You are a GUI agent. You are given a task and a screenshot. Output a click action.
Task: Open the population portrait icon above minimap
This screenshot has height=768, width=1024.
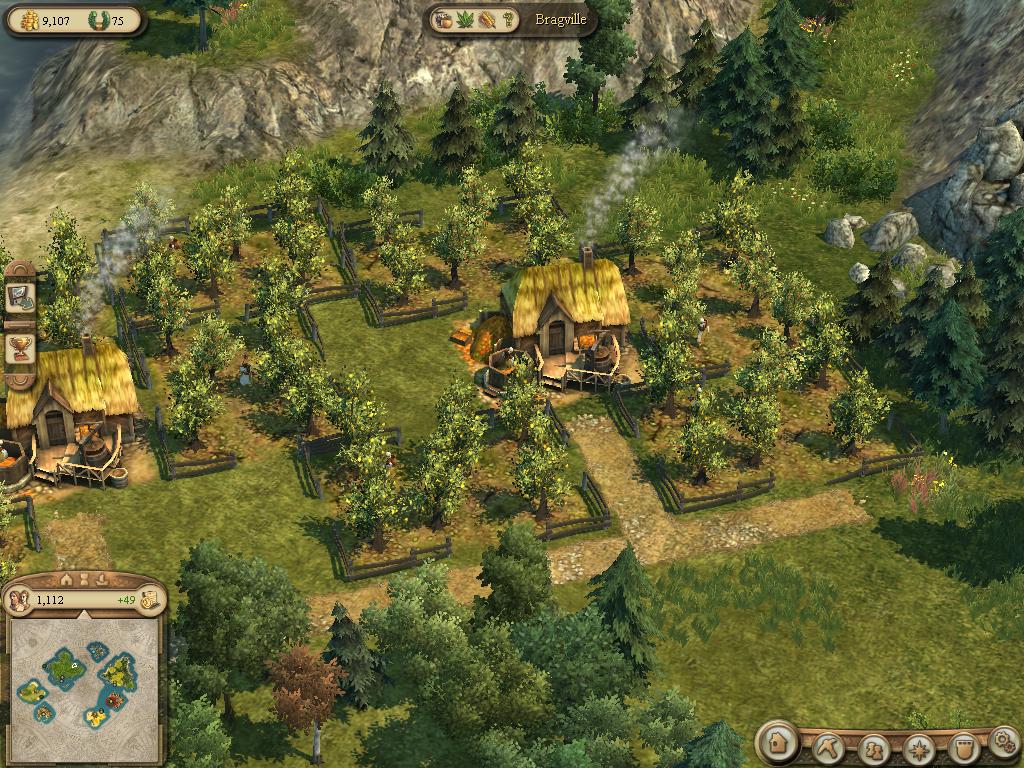18,600
